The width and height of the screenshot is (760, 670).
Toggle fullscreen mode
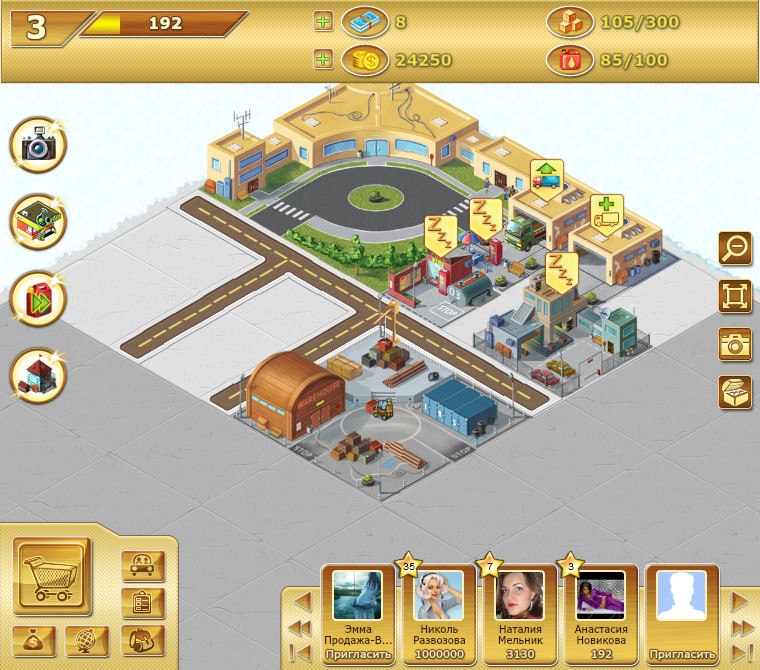pos(735,296)
